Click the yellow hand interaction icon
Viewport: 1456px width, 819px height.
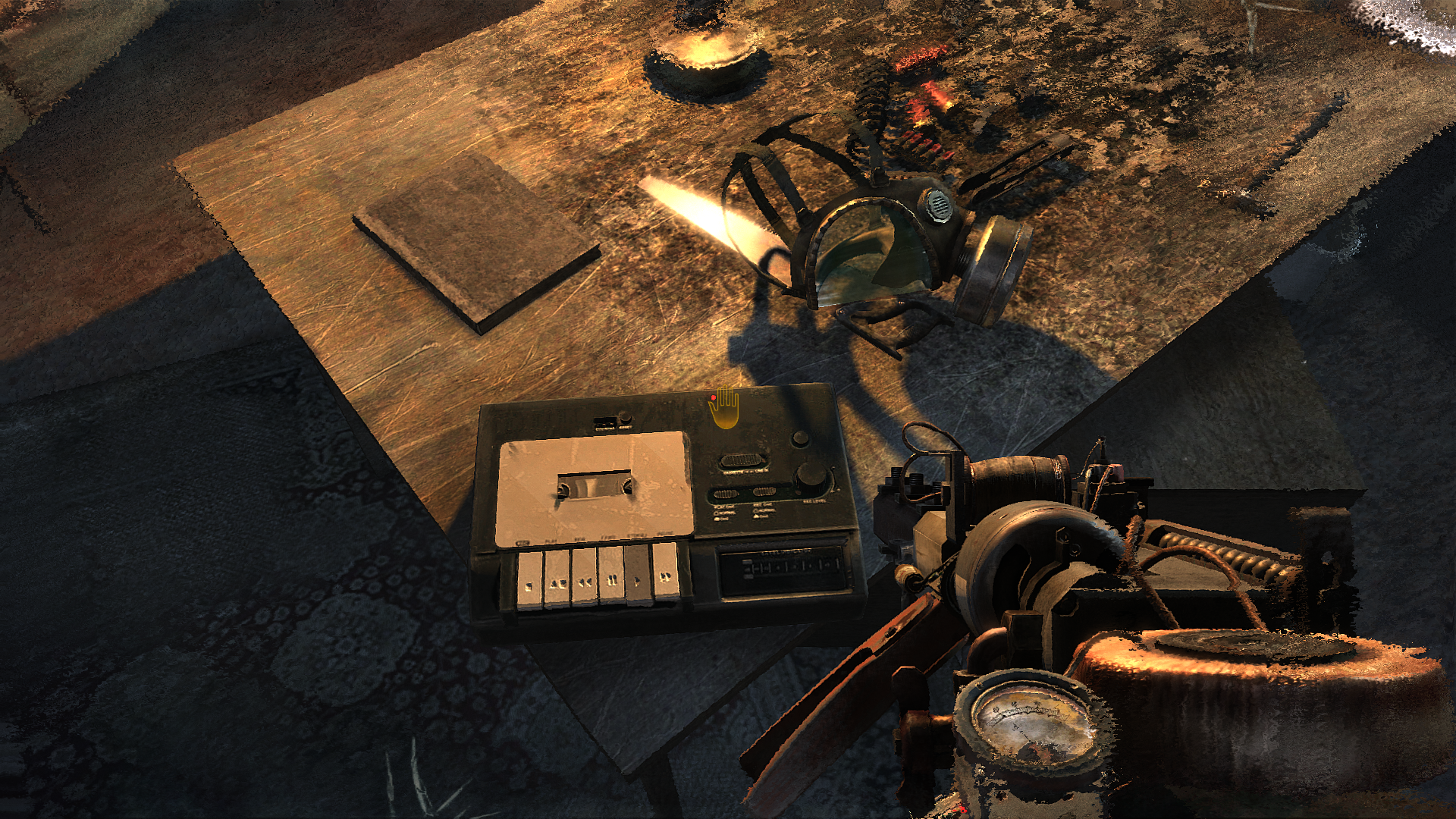tap(724, 408)
